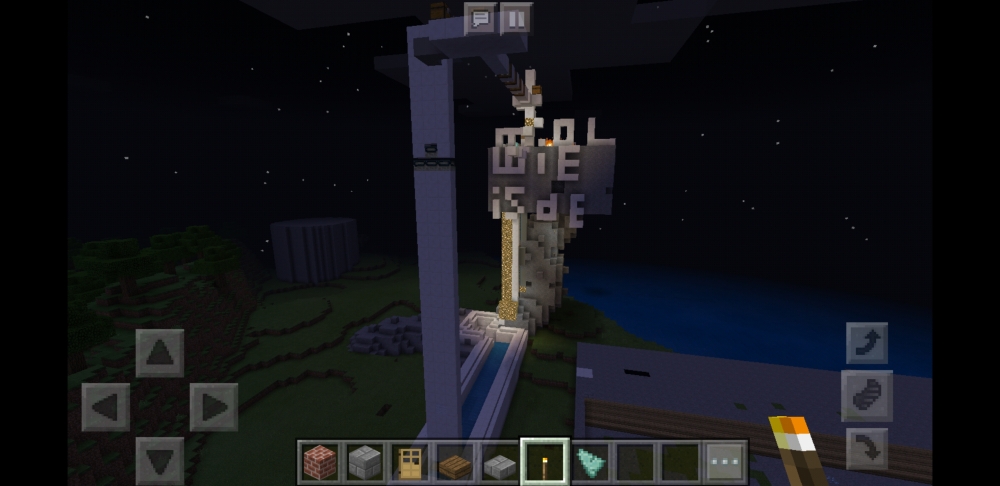The image size is (1000, 486).
Task: Choose the wooden door hotbar slot
Action: pyautogui.click(x=410, y=462)
